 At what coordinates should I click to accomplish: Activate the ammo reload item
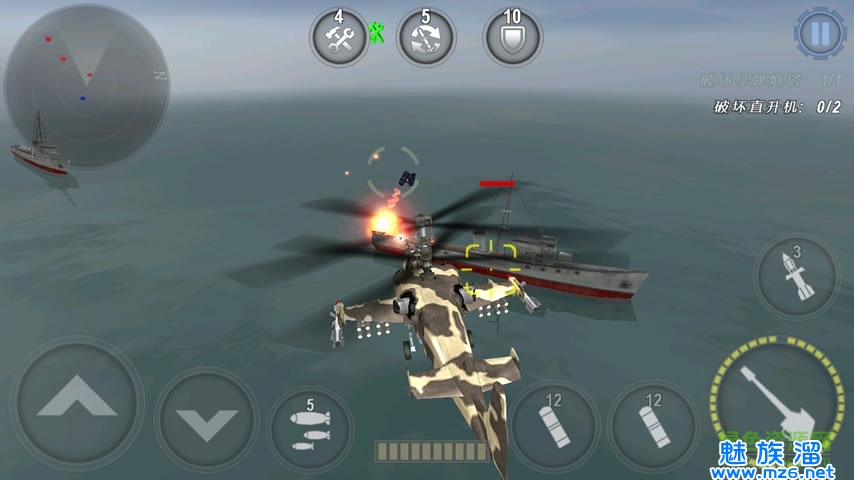(426, 38)
